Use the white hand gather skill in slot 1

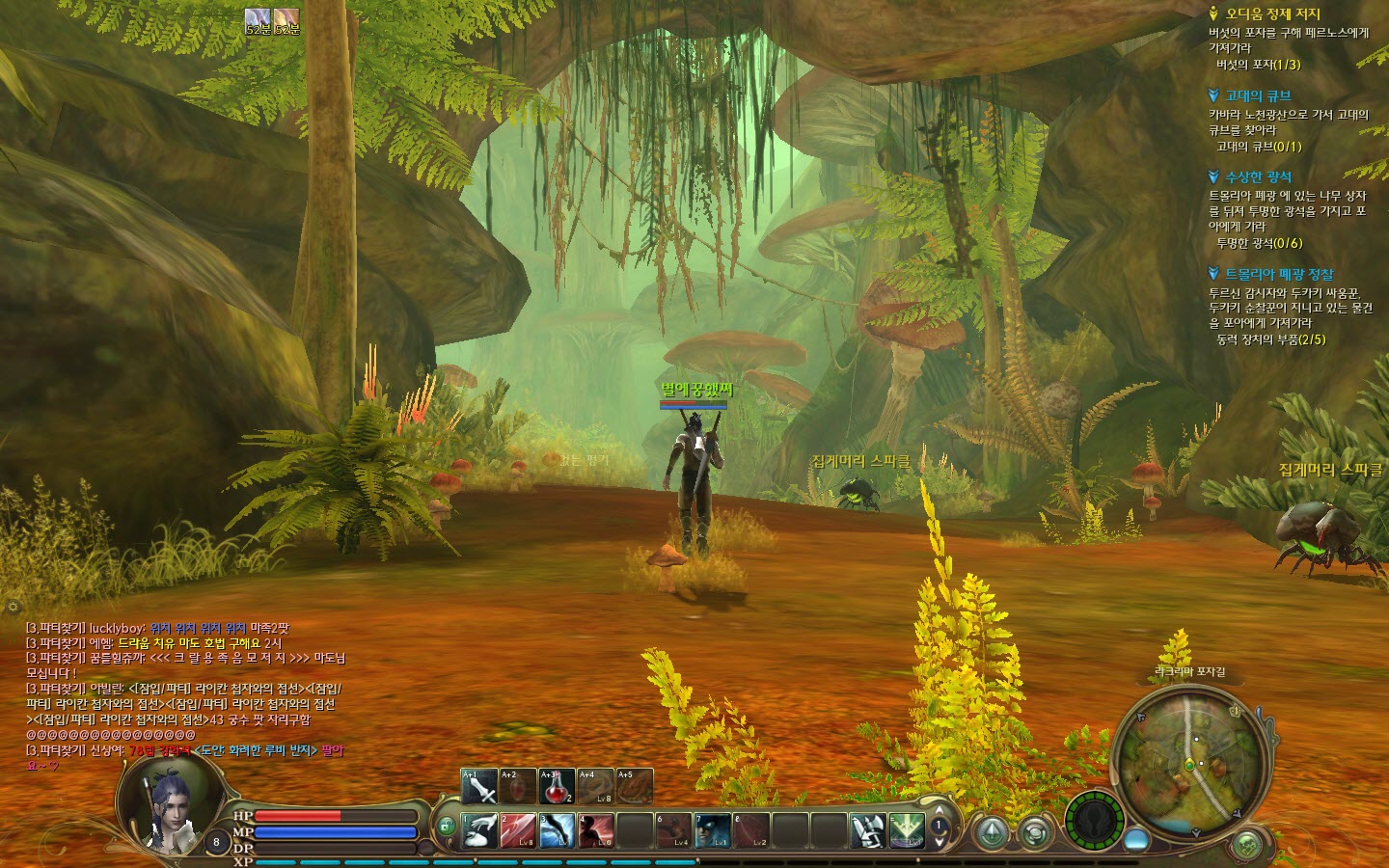479,830
